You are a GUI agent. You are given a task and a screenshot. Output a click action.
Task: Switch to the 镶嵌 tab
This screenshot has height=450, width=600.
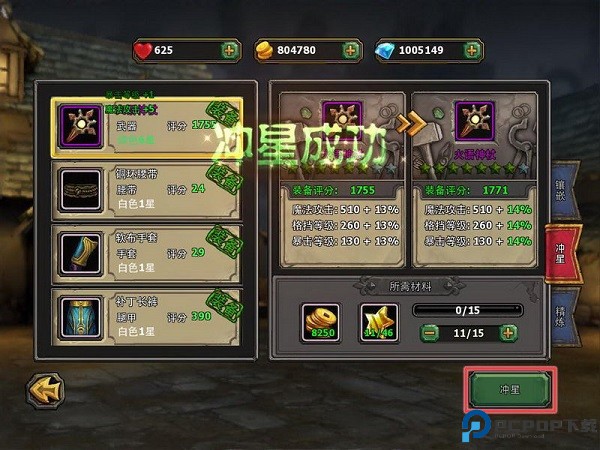click(x=564, y=190)
